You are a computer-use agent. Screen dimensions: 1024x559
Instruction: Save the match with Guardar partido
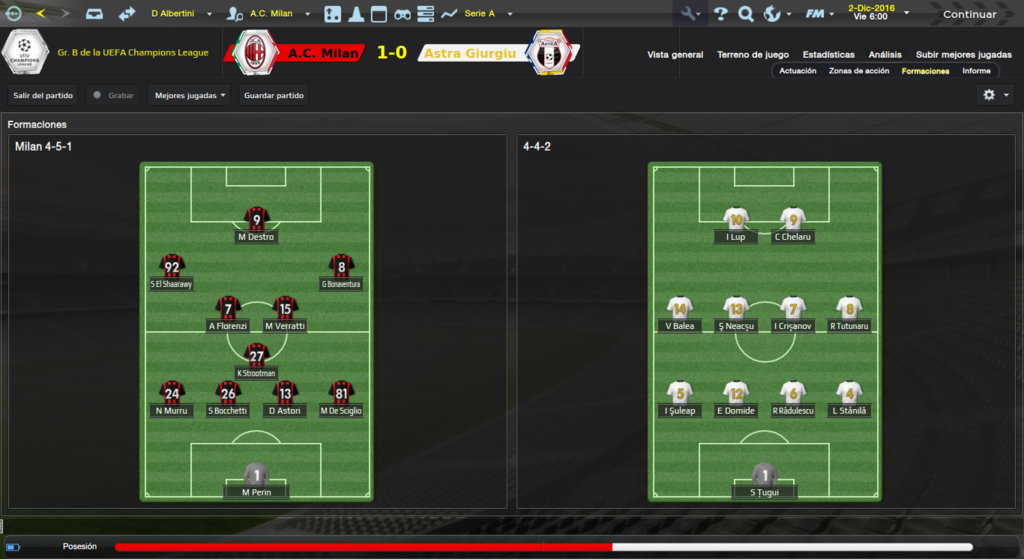[274, 95]
